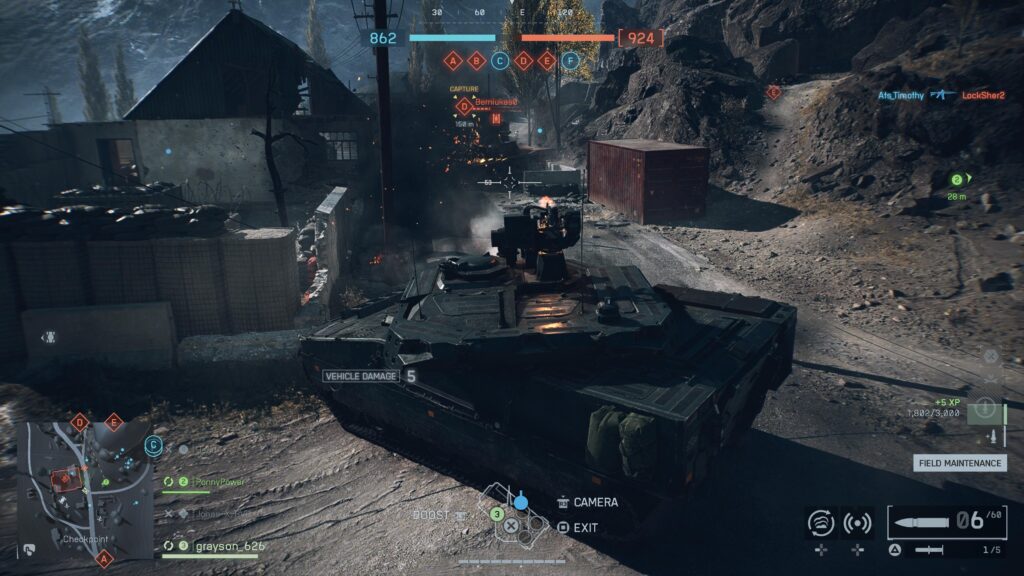This screenshot has width=1024, height=576.
Task: Select the main cannon shell weapon slot
Action: (946, 522)
